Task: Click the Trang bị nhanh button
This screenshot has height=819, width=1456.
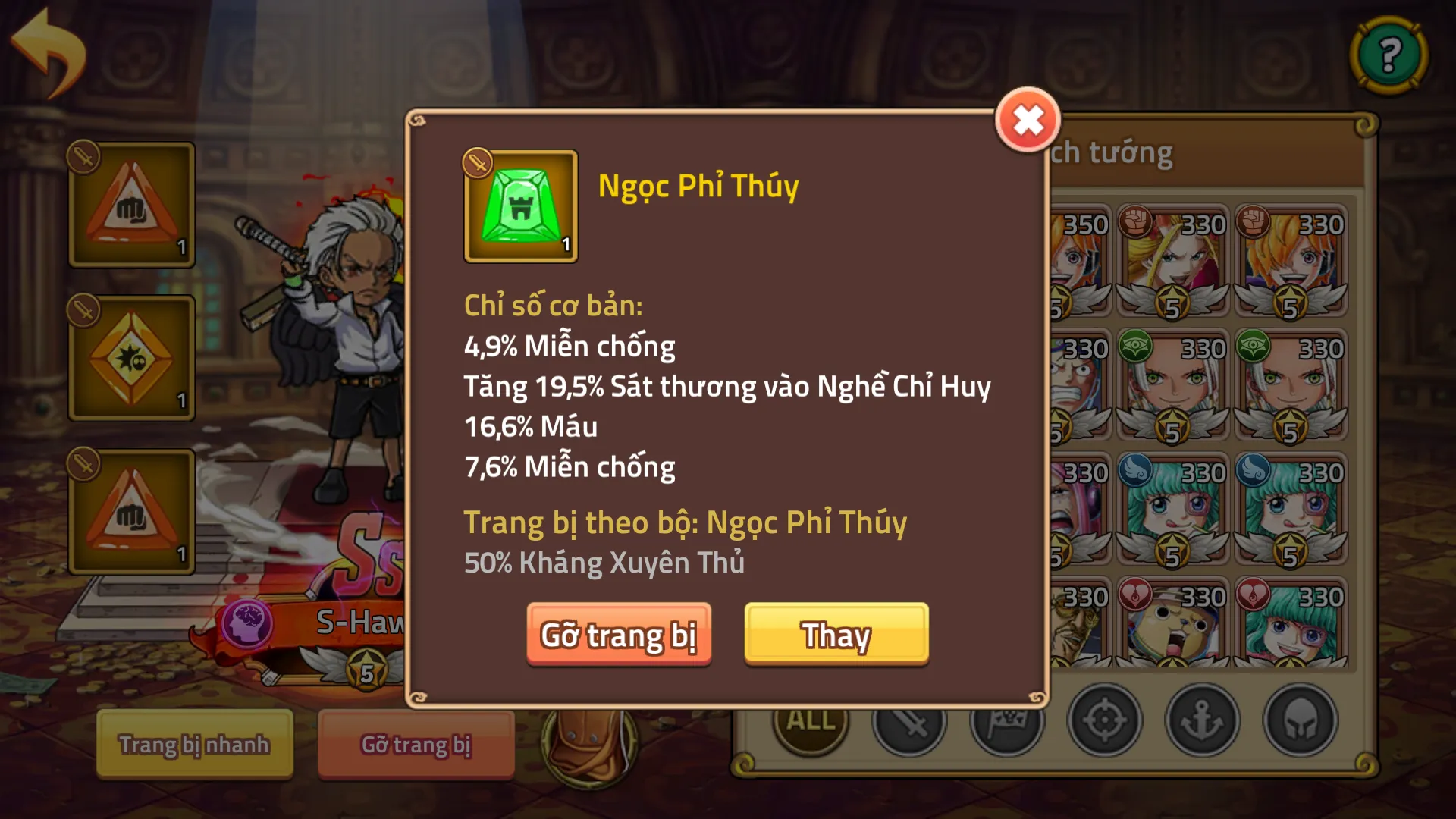Action: (193, 745)
